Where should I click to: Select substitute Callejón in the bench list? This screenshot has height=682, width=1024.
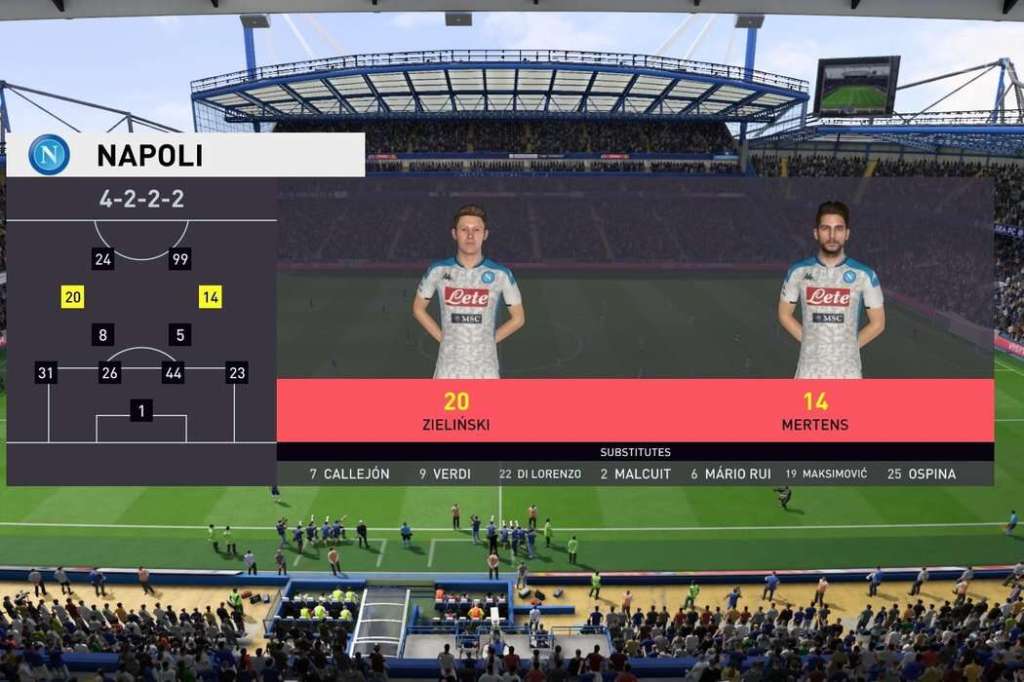pos(349,474)
